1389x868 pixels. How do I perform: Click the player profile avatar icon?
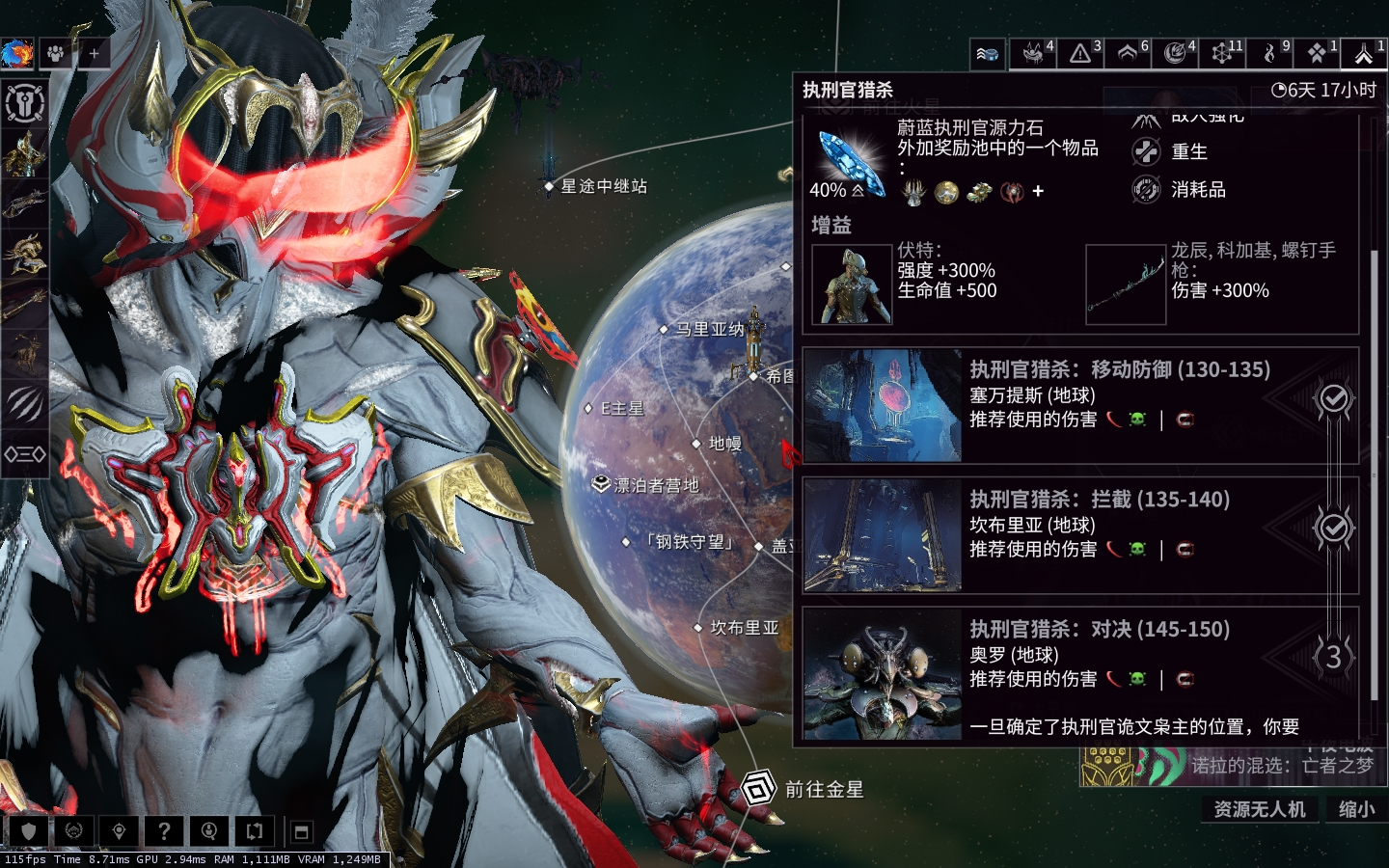point(16,54)
